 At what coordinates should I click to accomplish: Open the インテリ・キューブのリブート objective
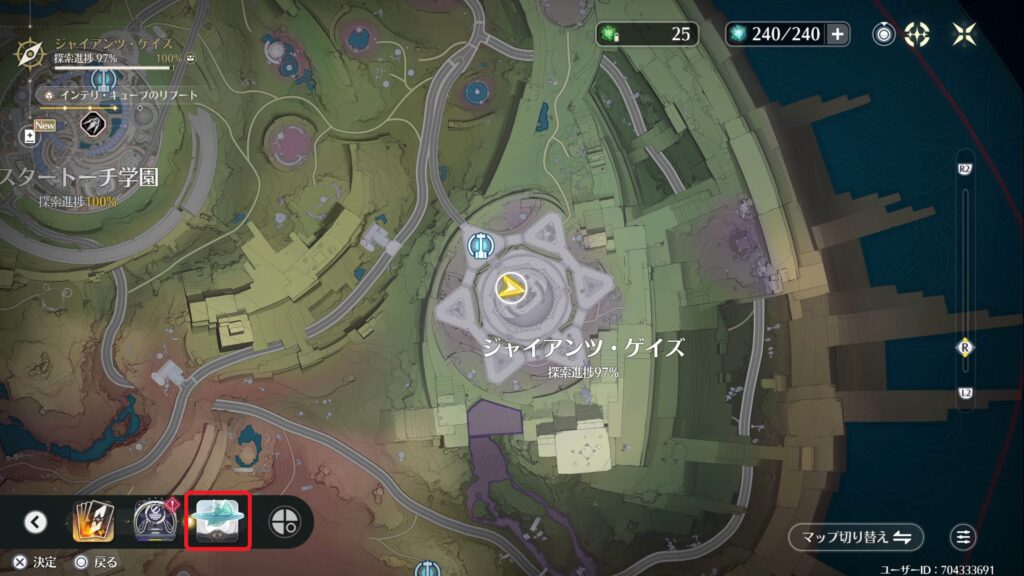pyautogui.click(x=122, y=95)
